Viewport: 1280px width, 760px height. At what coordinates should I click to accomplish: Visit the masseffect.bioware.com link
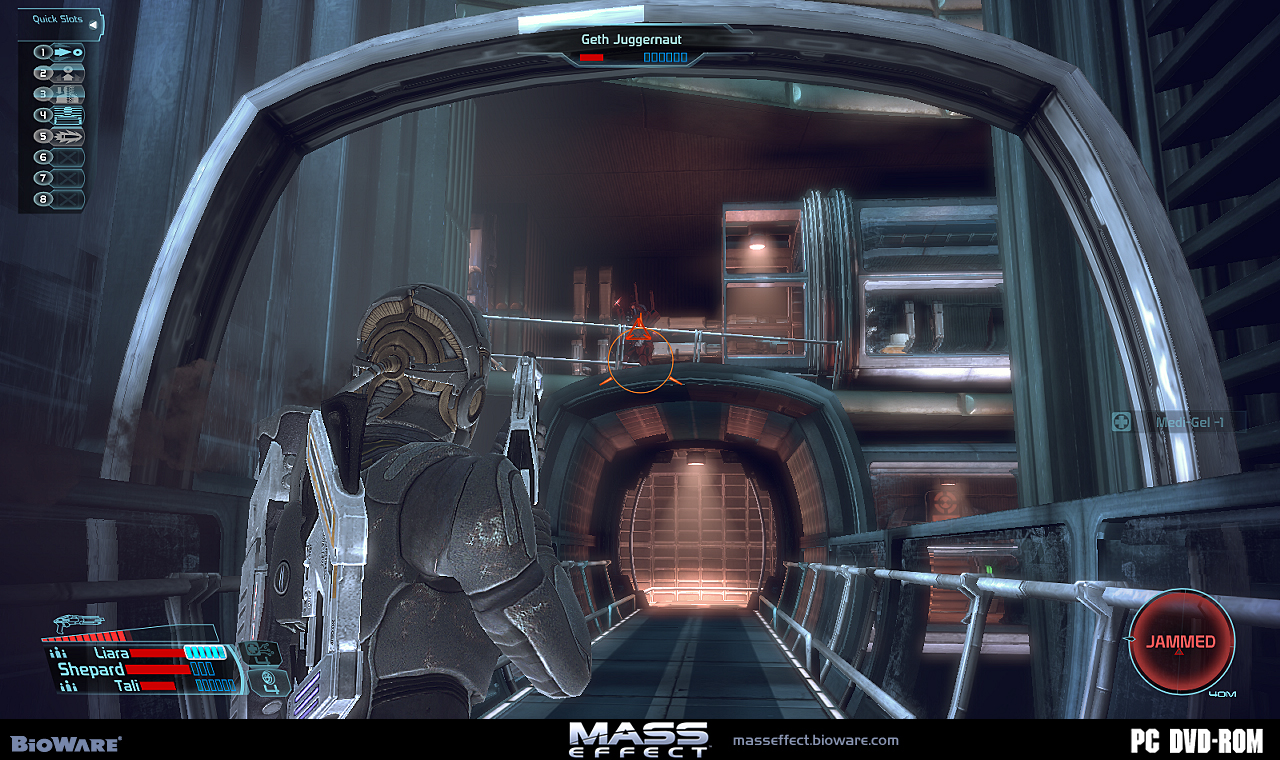(815, 740)
